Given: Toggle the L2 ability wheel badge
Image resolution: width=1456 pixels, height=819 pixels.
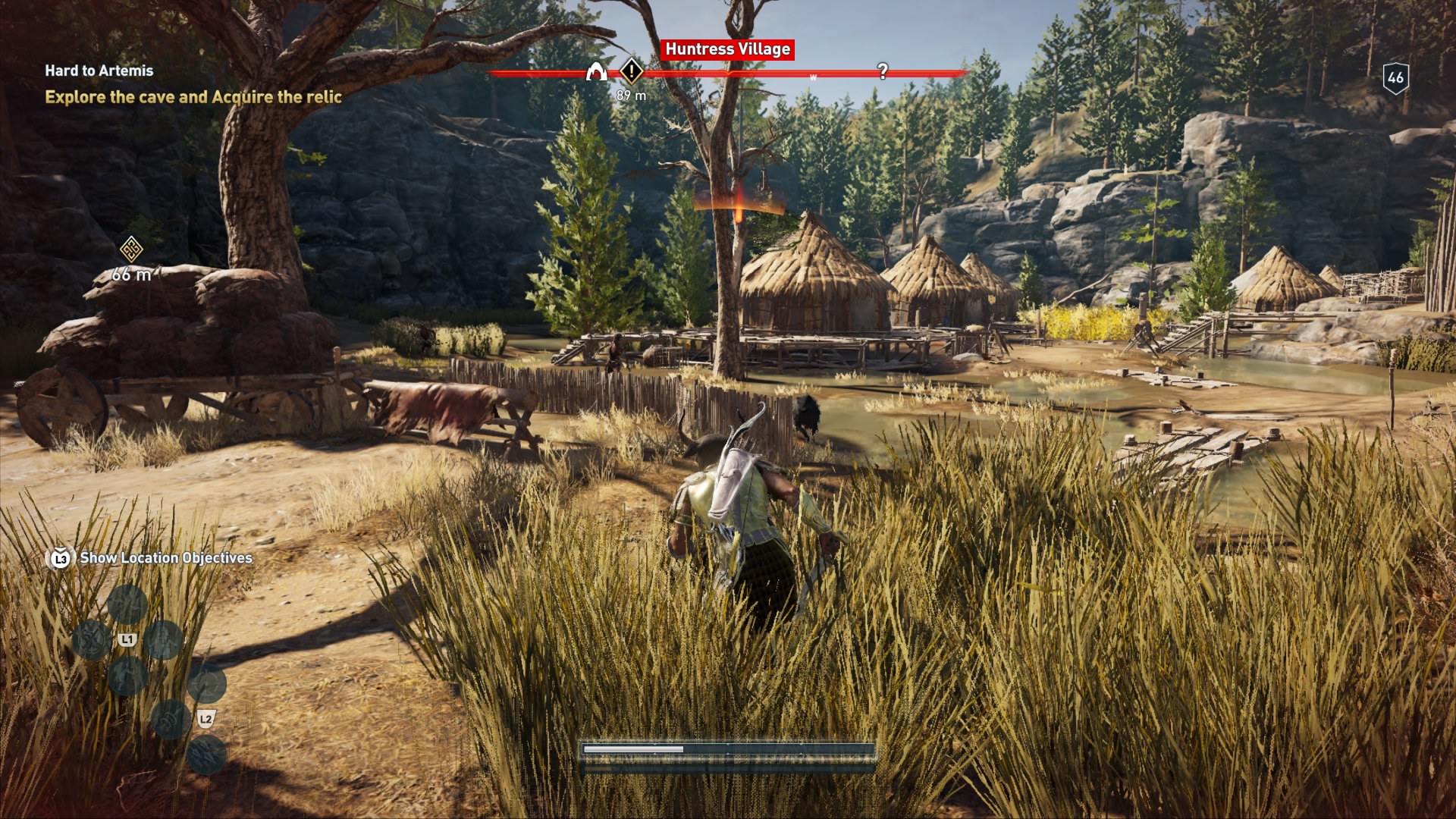Looking at the screenshot, I should coord(206,718).
